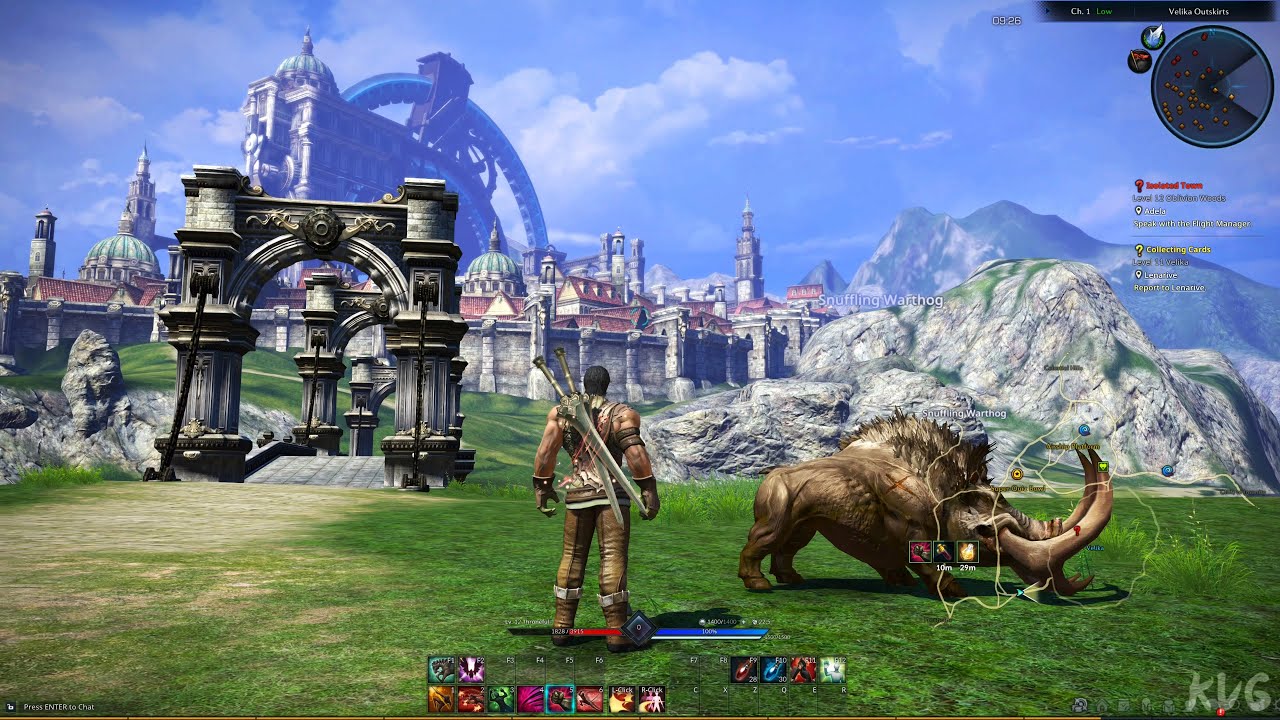Open the circular minimap
Viewport: 1280px width, 720px height.
(1211, 87)
